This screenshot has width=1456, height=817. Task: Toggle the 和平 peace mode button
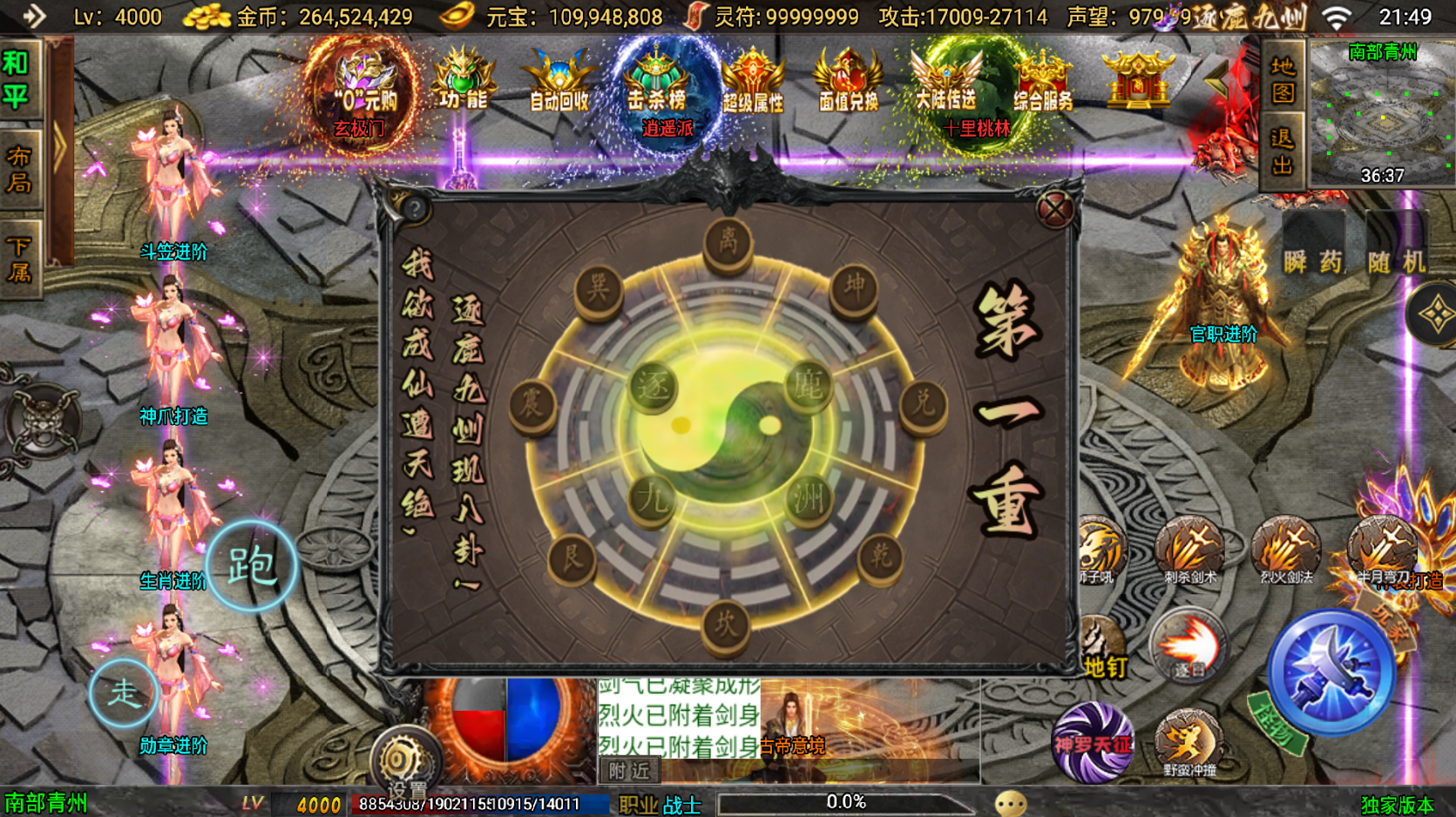(x=20, y=78)
